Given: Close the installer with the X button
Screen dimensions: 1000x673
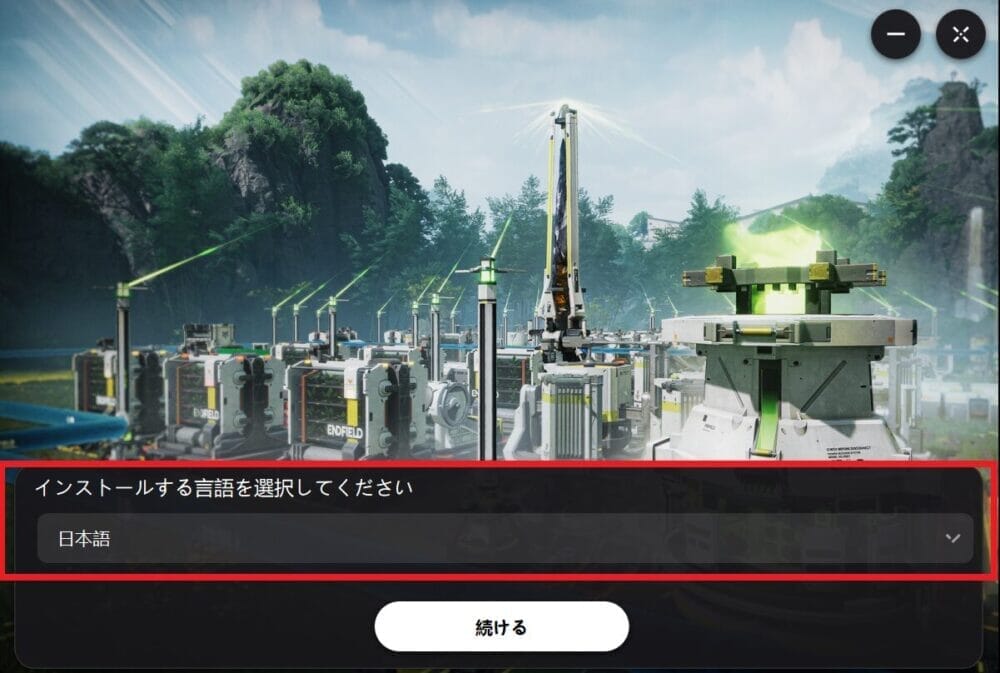Looking at the screenshot, I should pyautogui.click(x=960, y=35).
